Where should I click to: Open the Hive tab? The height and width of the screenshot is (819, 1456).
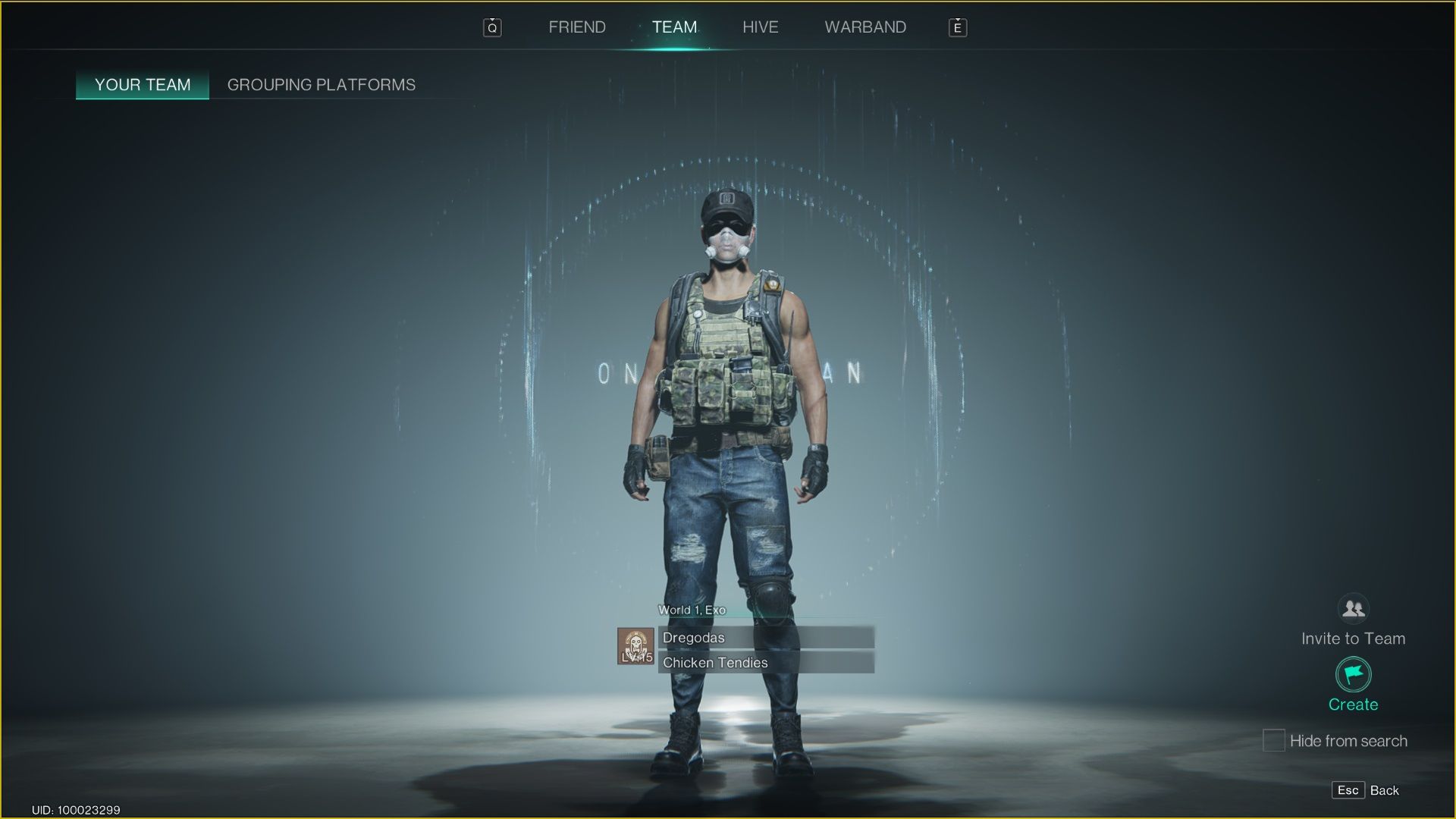[x=760, y=27]
